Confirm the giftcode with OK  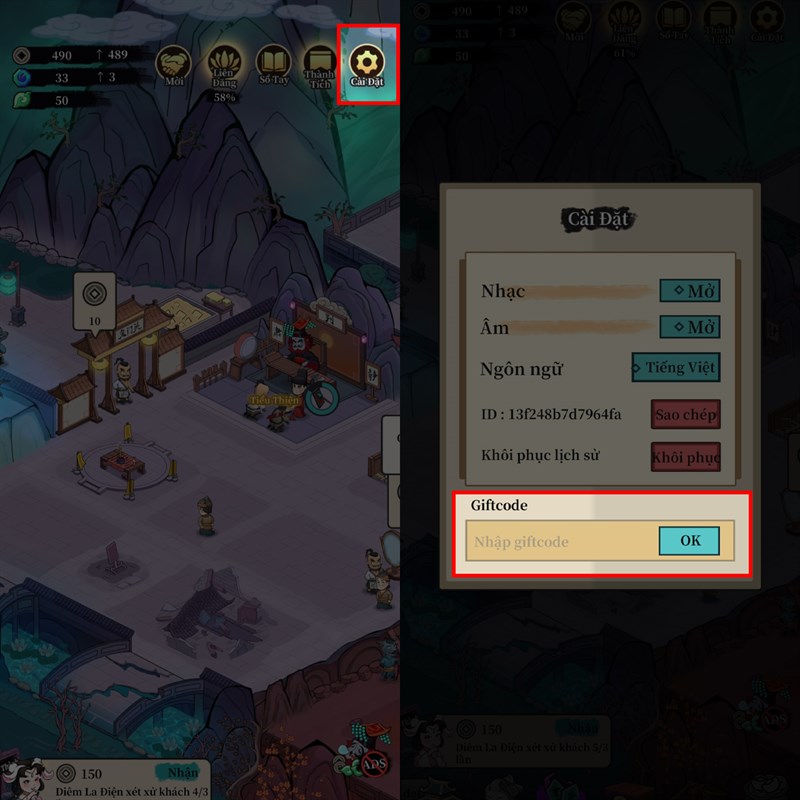[x=689, y=541]
